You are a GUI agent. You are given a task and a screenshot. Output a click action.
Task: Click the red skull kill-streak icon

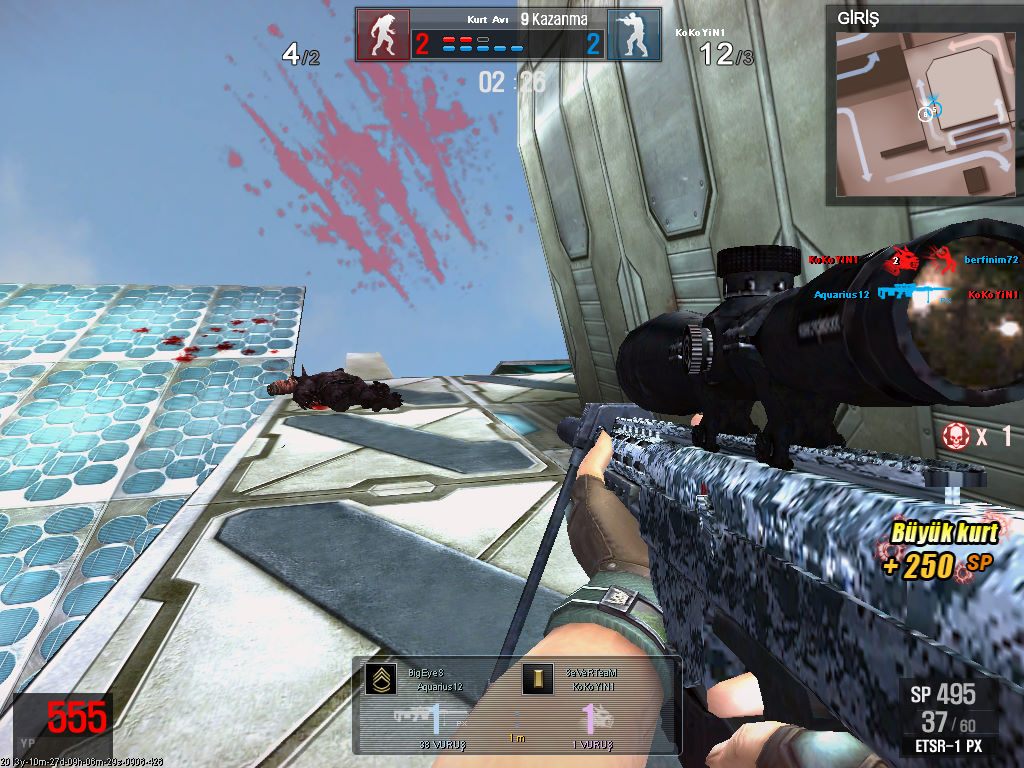tap(955, 436)
